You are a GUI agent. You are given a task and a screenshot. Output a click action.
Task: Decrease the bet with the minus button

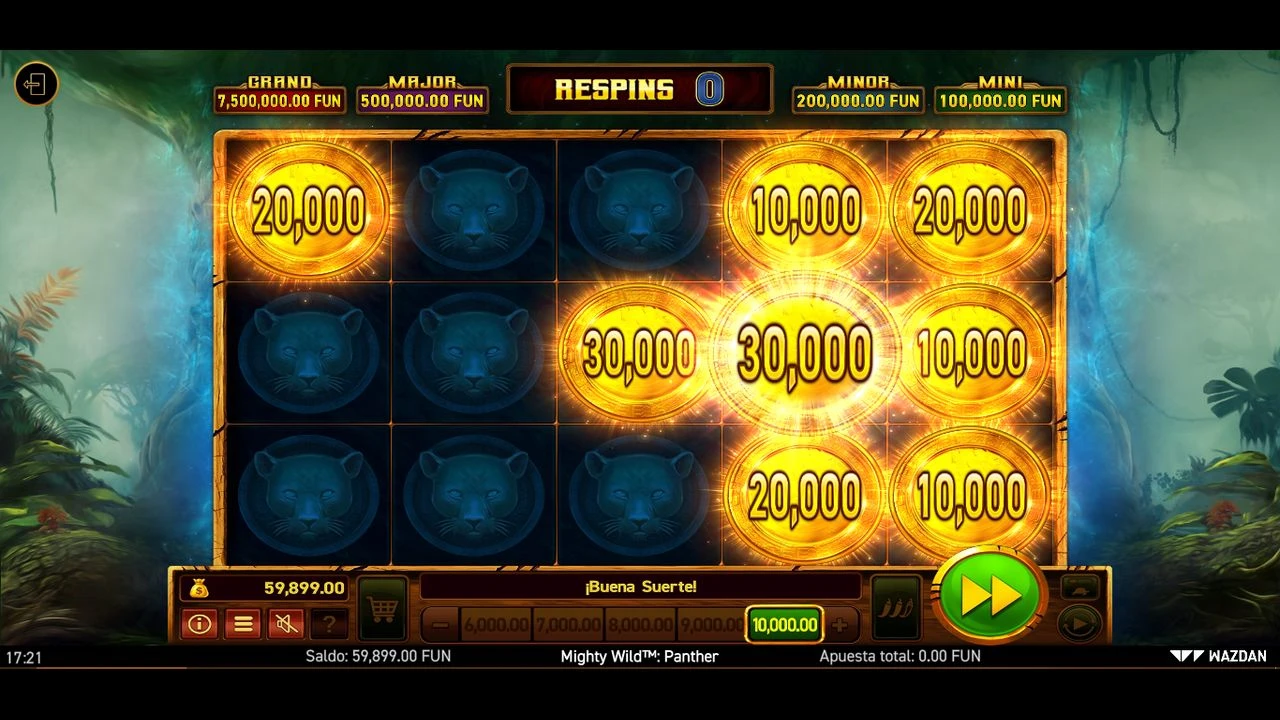coord(440,625)
